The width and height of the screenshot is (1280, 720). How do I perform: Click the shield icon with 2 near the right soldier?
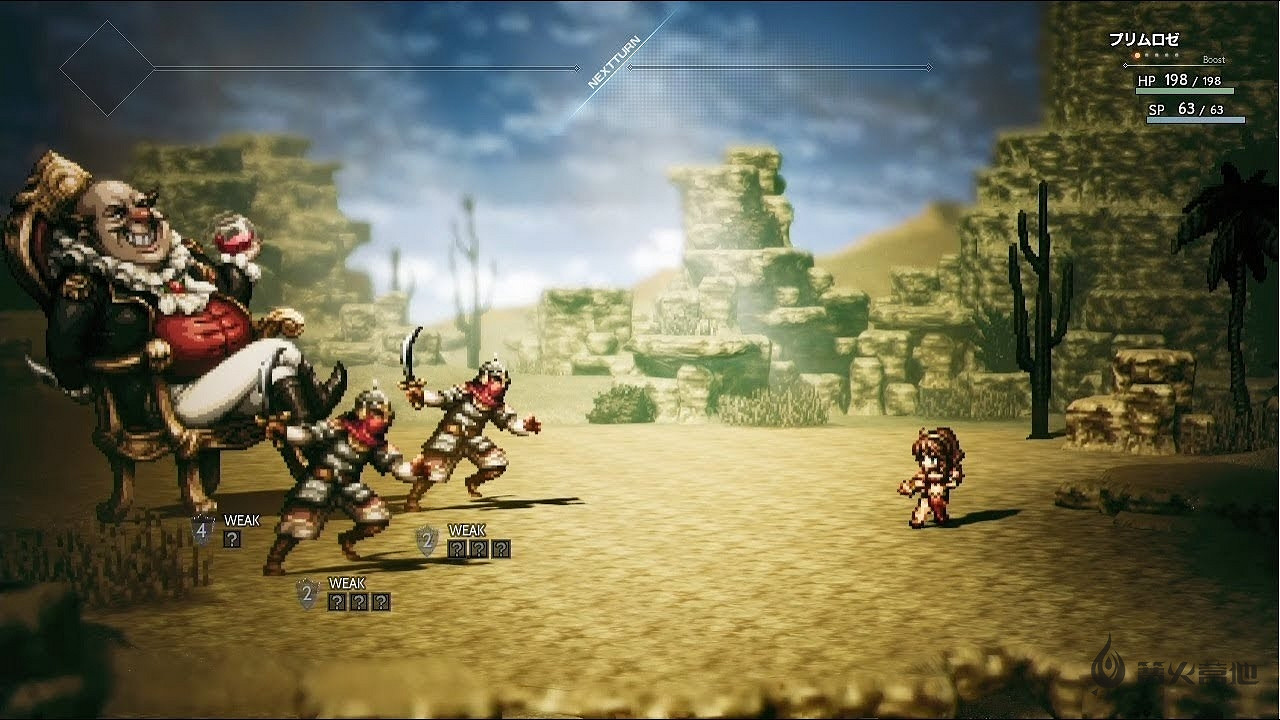point(427,541)
